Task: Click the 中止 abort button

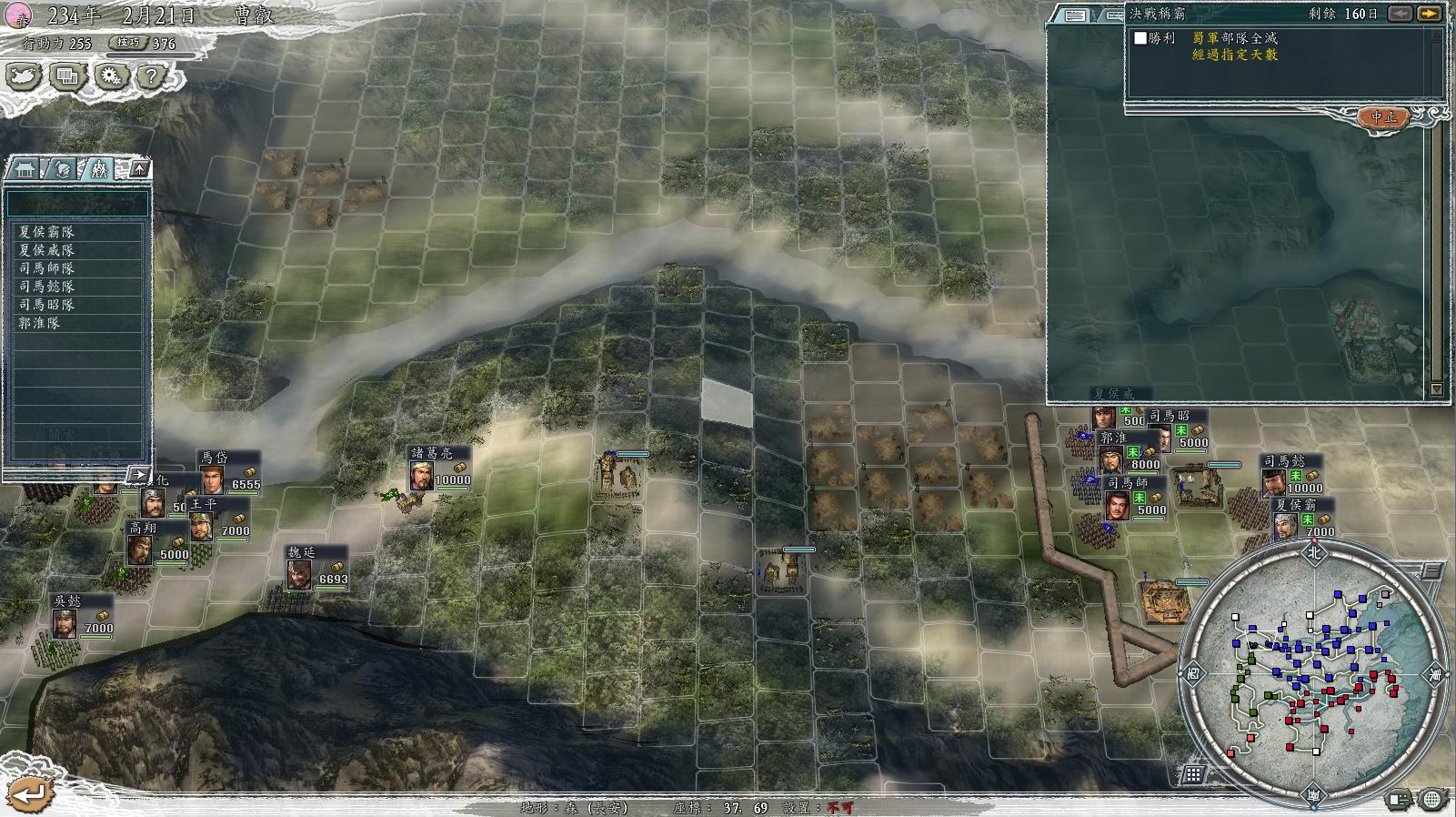Action: pyautogui.click(x=1383, y=117)
